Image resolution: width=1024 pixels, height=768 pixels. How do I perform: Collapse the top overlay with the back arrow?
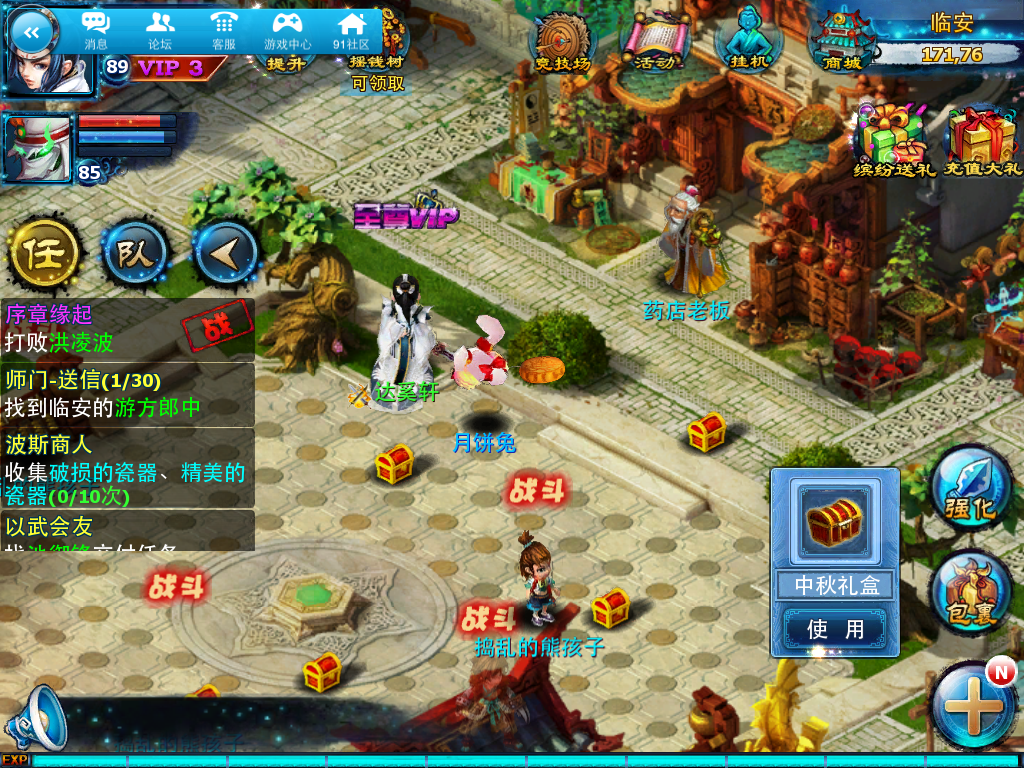pyautogui.click(x=31, y=32)
